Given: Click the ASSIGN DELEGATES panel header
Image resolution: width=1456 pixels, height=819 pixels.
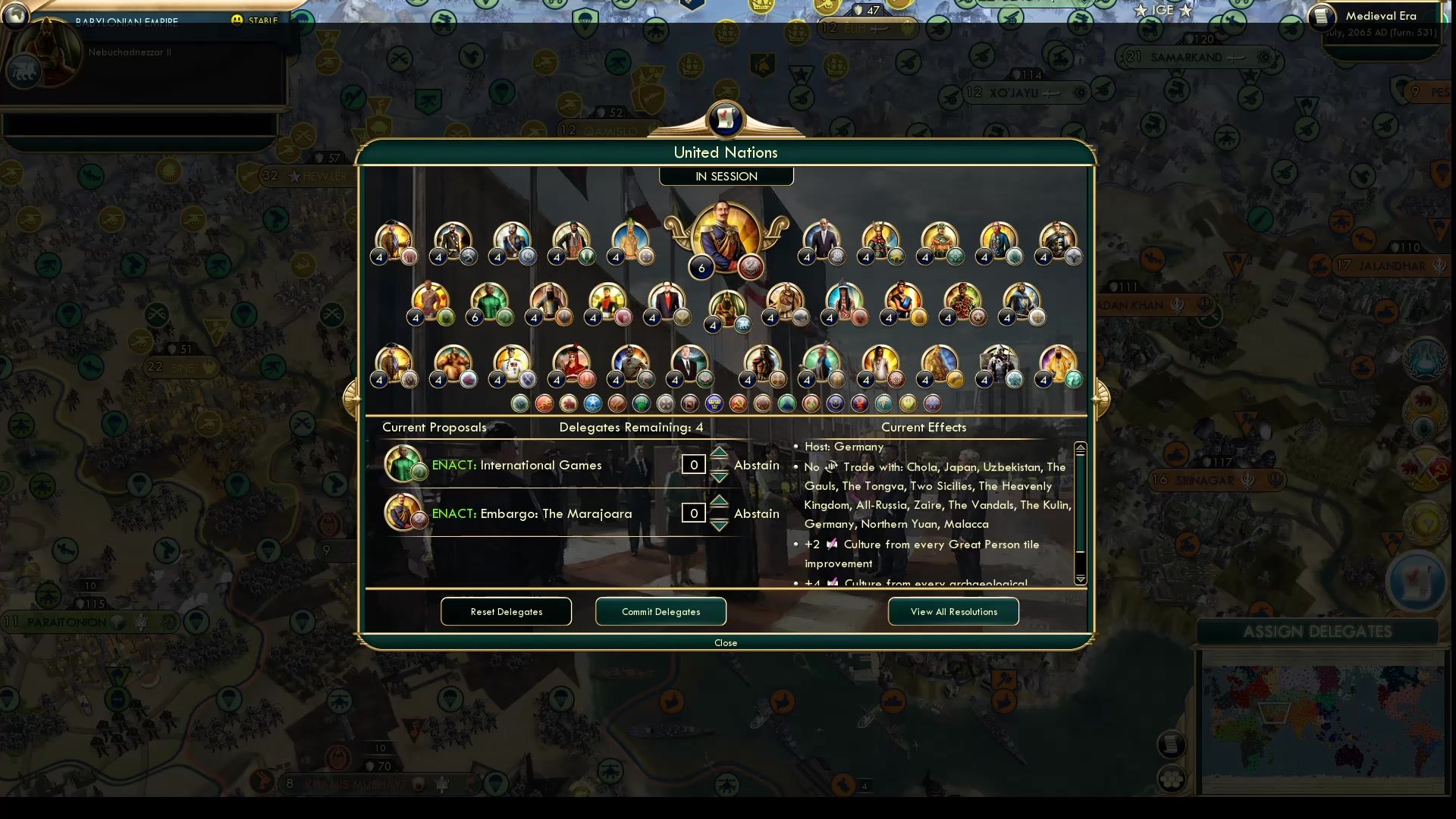Looking at the screenshot, I should (1319, 631).
